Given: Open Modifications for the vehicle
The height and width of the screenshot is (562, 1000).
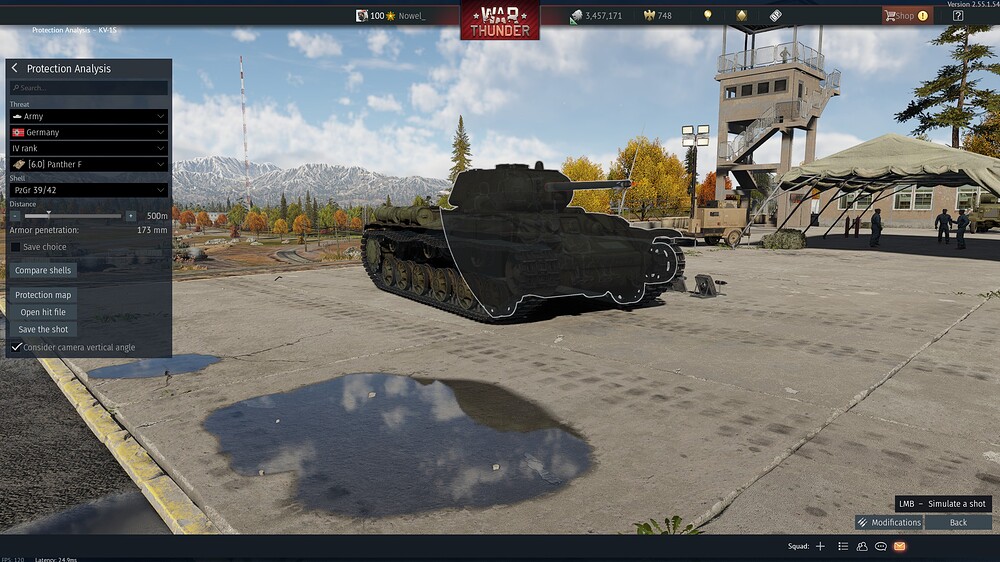Looking at the screenshot, I should (889, 522).
